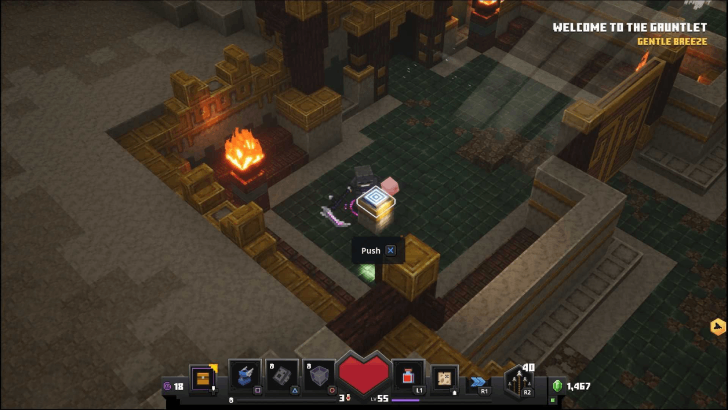This screenshot has width=728, height=410.
Task: Trigger the gray cube artifact slot
Action: click(x=320, y=376)
